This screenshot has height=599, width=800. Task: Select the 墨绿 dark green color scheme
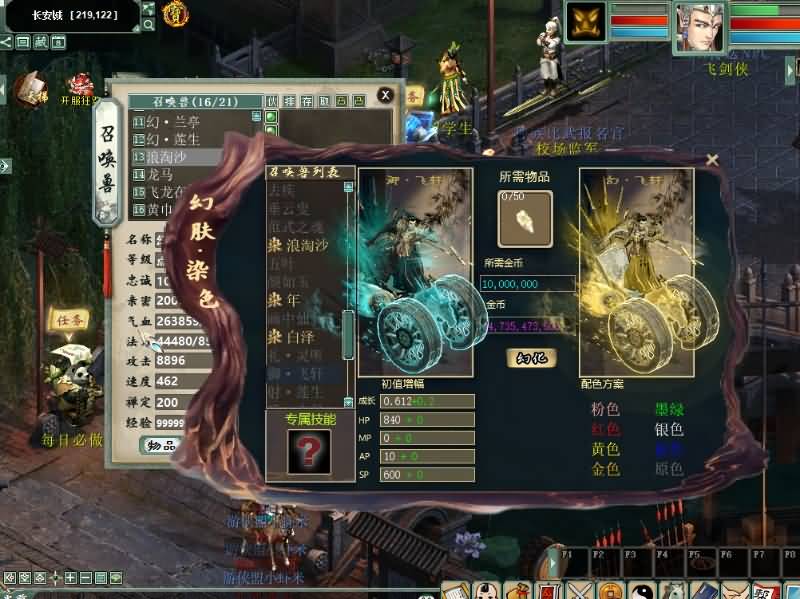click(x=669, y=410)
